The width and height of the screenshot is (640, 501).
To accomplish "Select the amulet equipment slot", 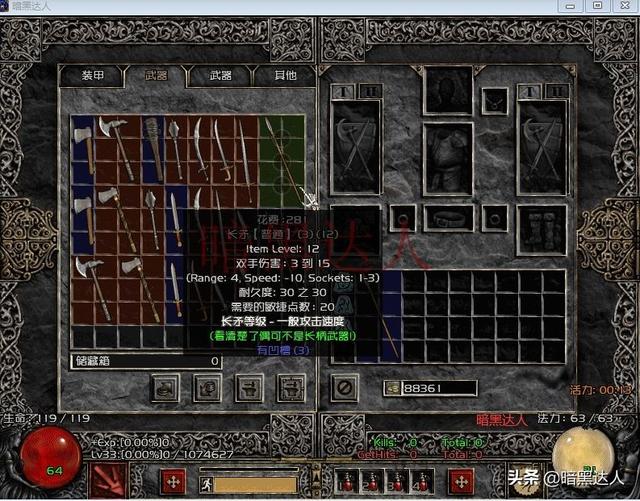I will pyautogui.click(x=493, y=100).
